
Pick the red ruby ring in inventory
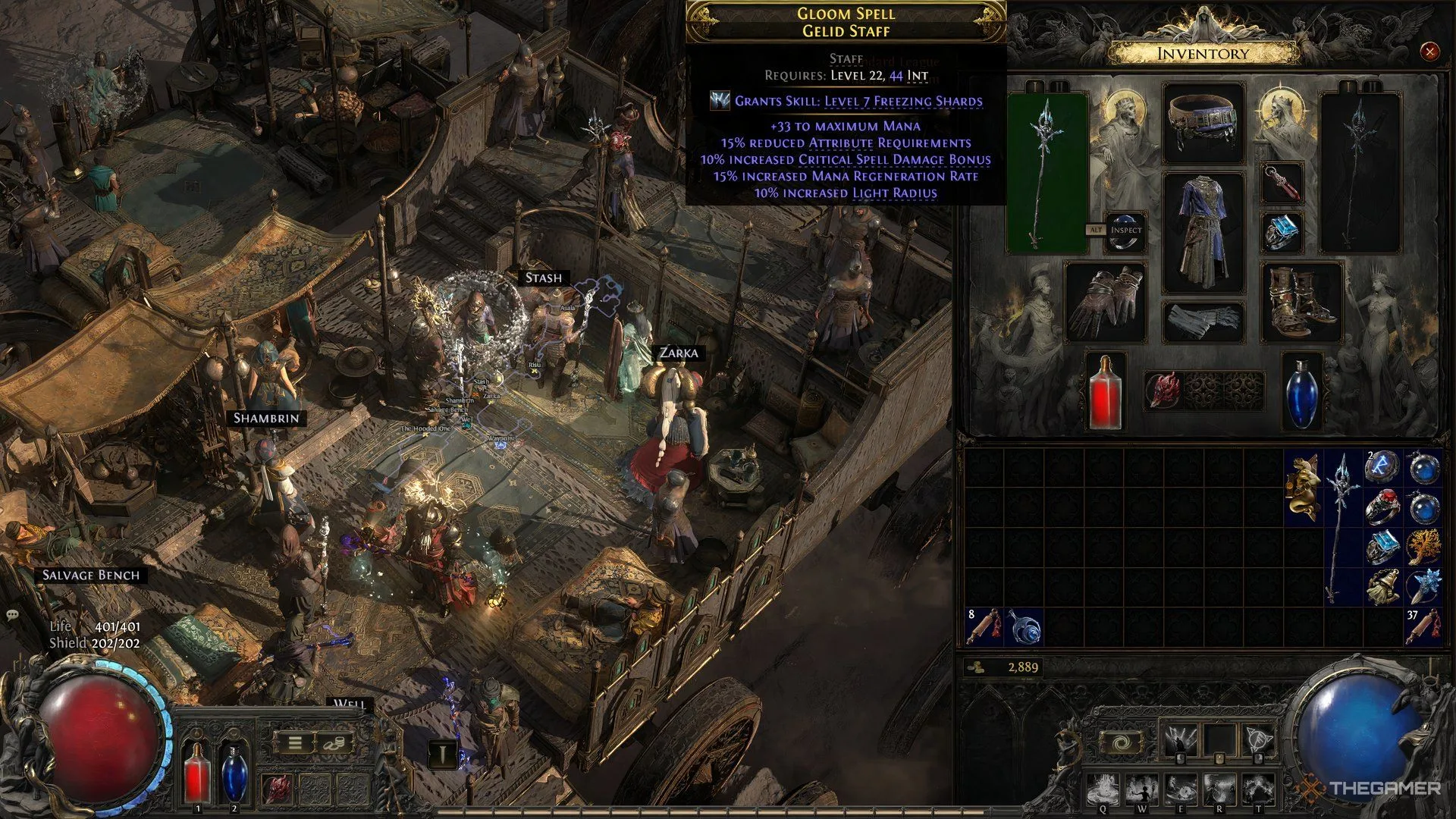(x=1383, y=507)
